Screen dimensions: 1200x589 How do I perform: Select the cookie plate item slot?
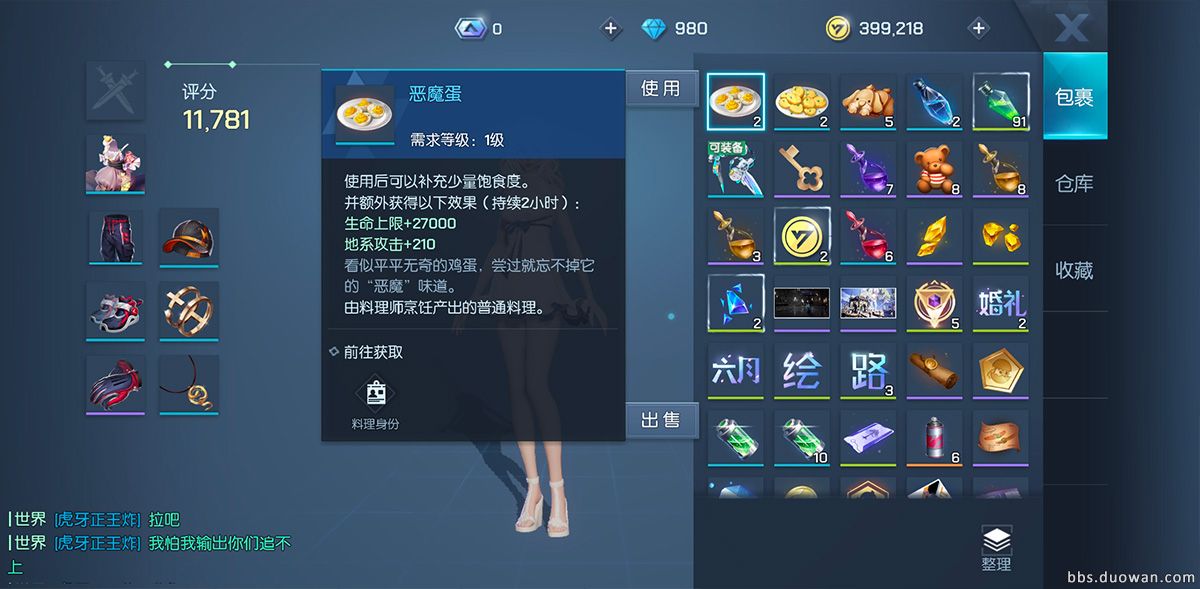tap(802, 101)
